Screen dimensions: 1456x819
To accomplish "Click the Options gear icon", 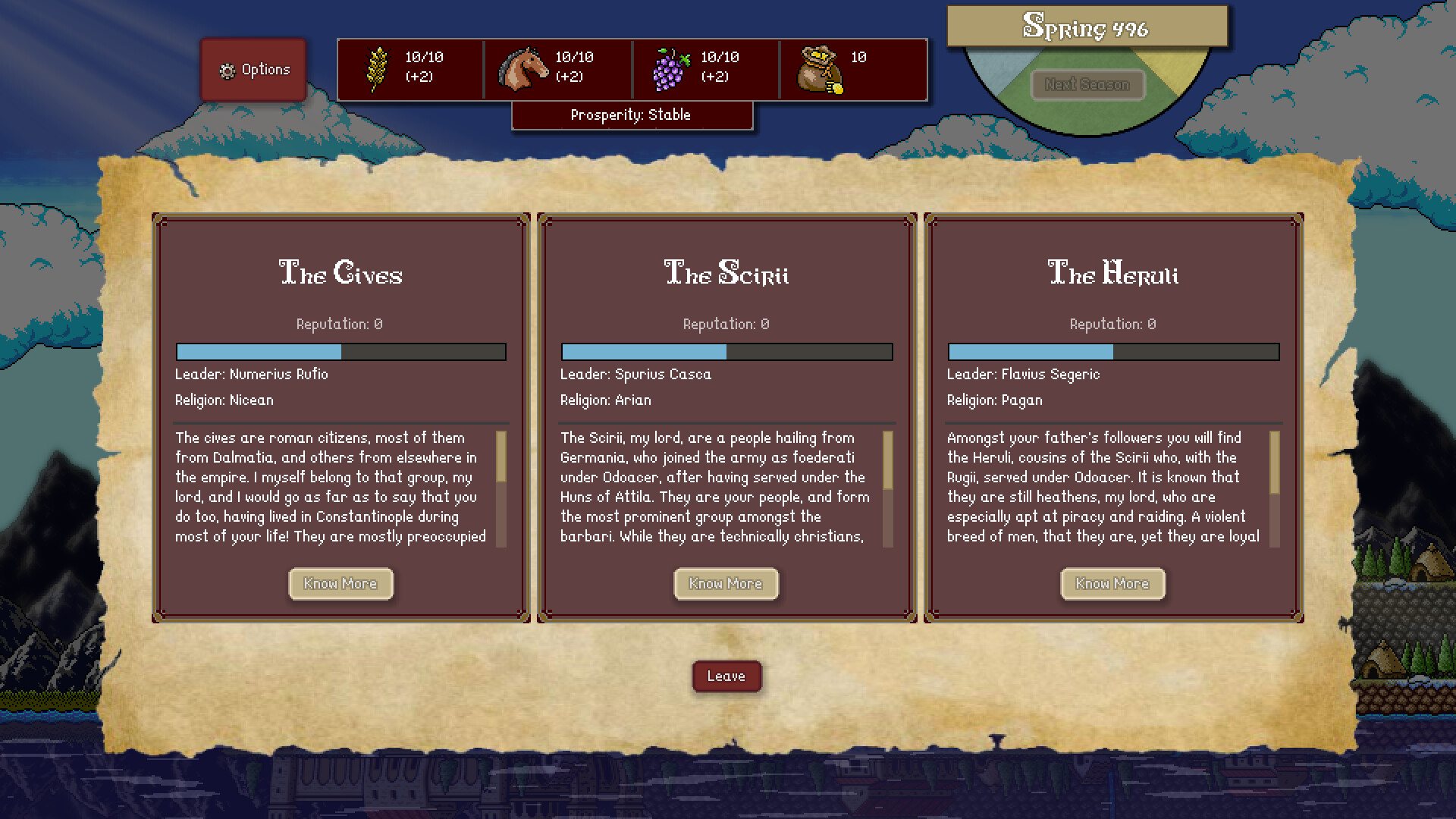I will pos(227,69).
